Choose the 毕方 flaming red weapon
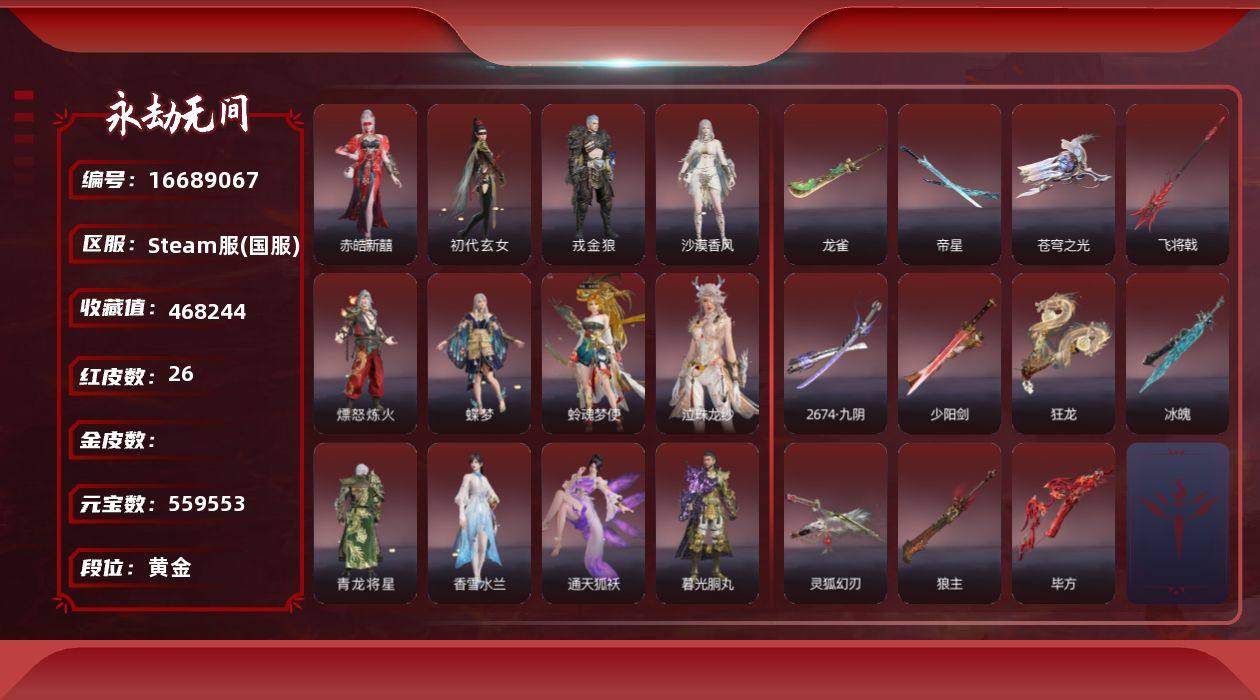The height and width of the screenshot is (700, 1260). 1063,523
